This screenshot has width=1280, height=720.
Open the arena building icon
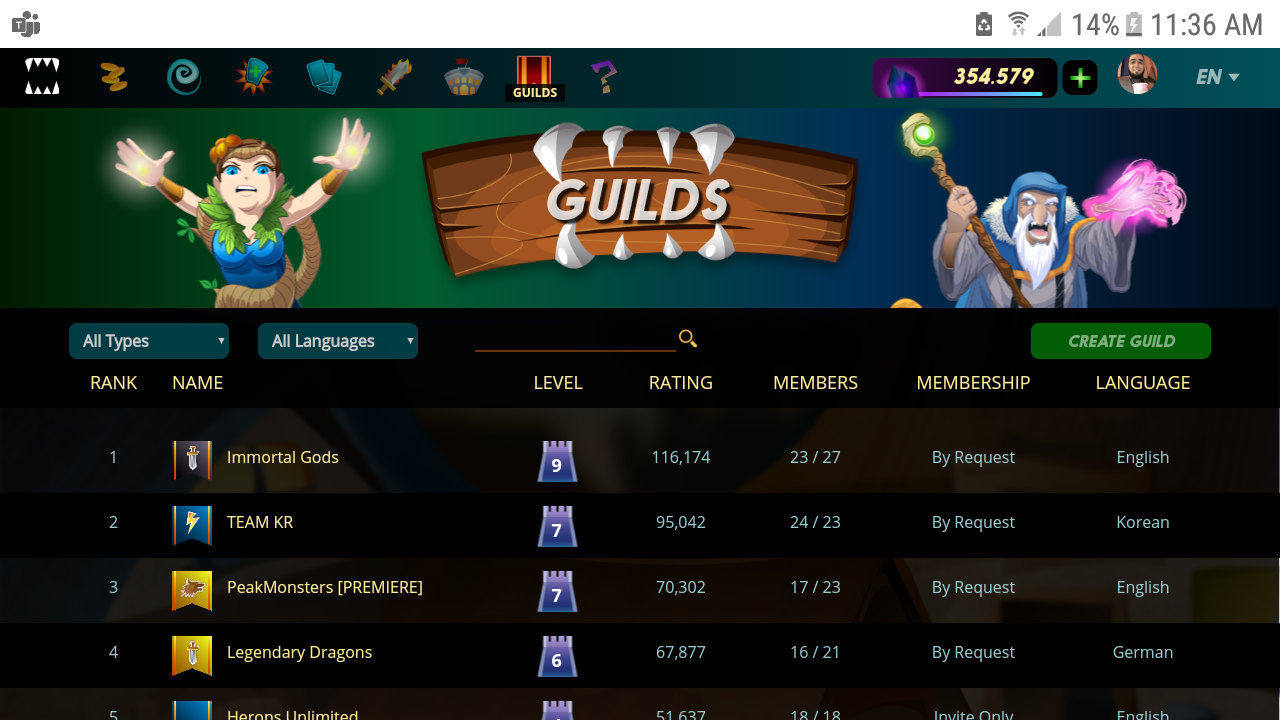point(464,77)
